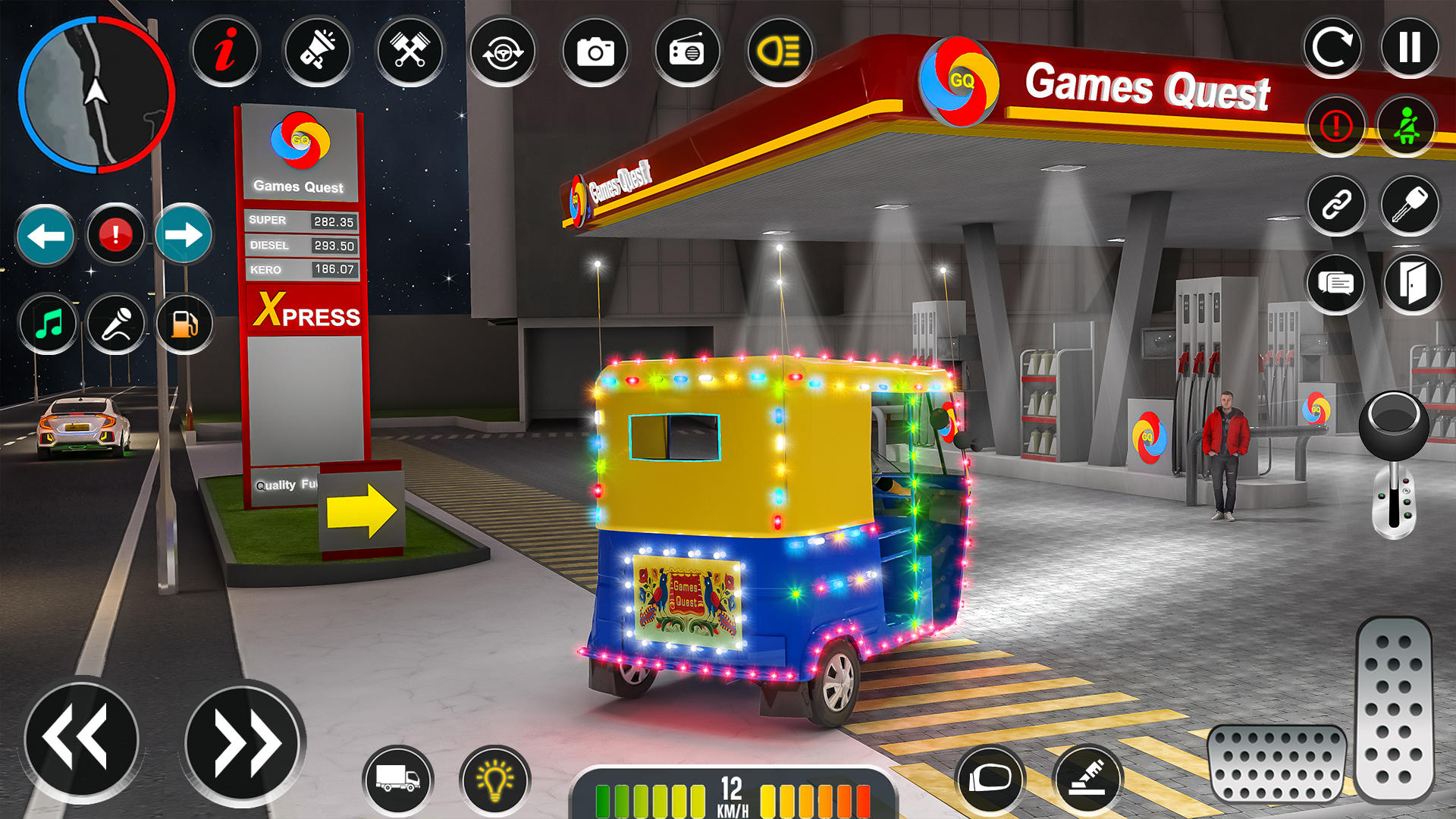Mute the microphone
The image size is (1456, 819).
click(115, 324)
